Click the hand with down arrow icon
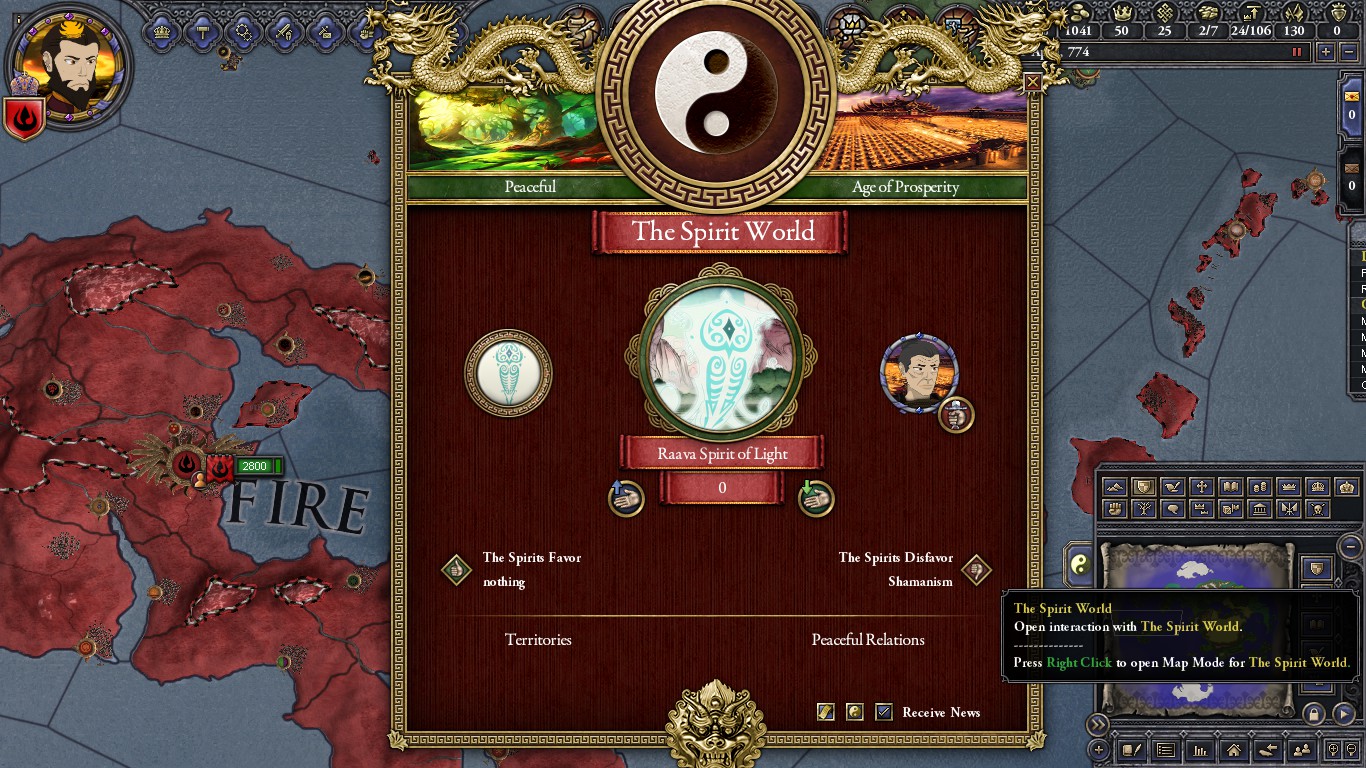This screenshot has width=1366, height=768. (816, 497)
